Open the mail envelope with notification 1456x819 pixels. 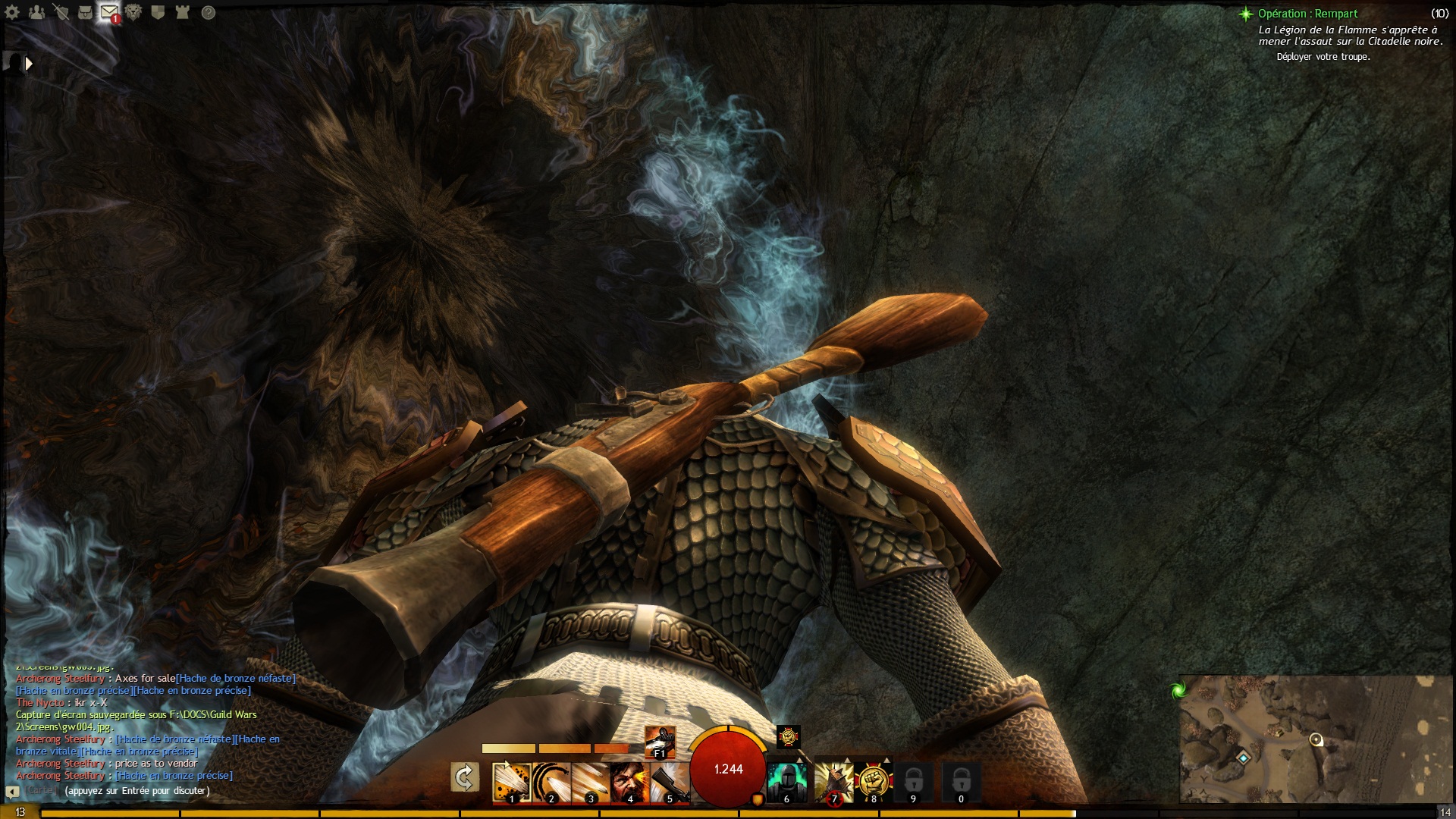click(x=109, y=12)
